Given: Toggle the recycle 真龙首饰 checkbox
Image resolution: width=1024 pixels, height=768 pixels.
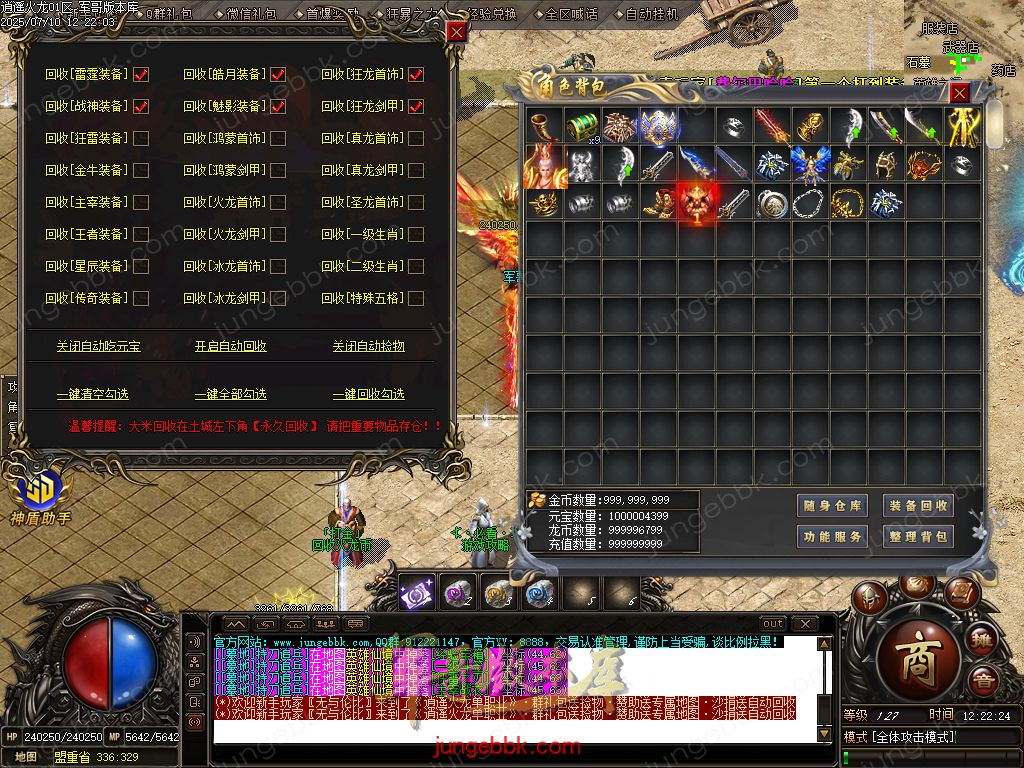Looking at the screenshot, I should click(416, 138).
